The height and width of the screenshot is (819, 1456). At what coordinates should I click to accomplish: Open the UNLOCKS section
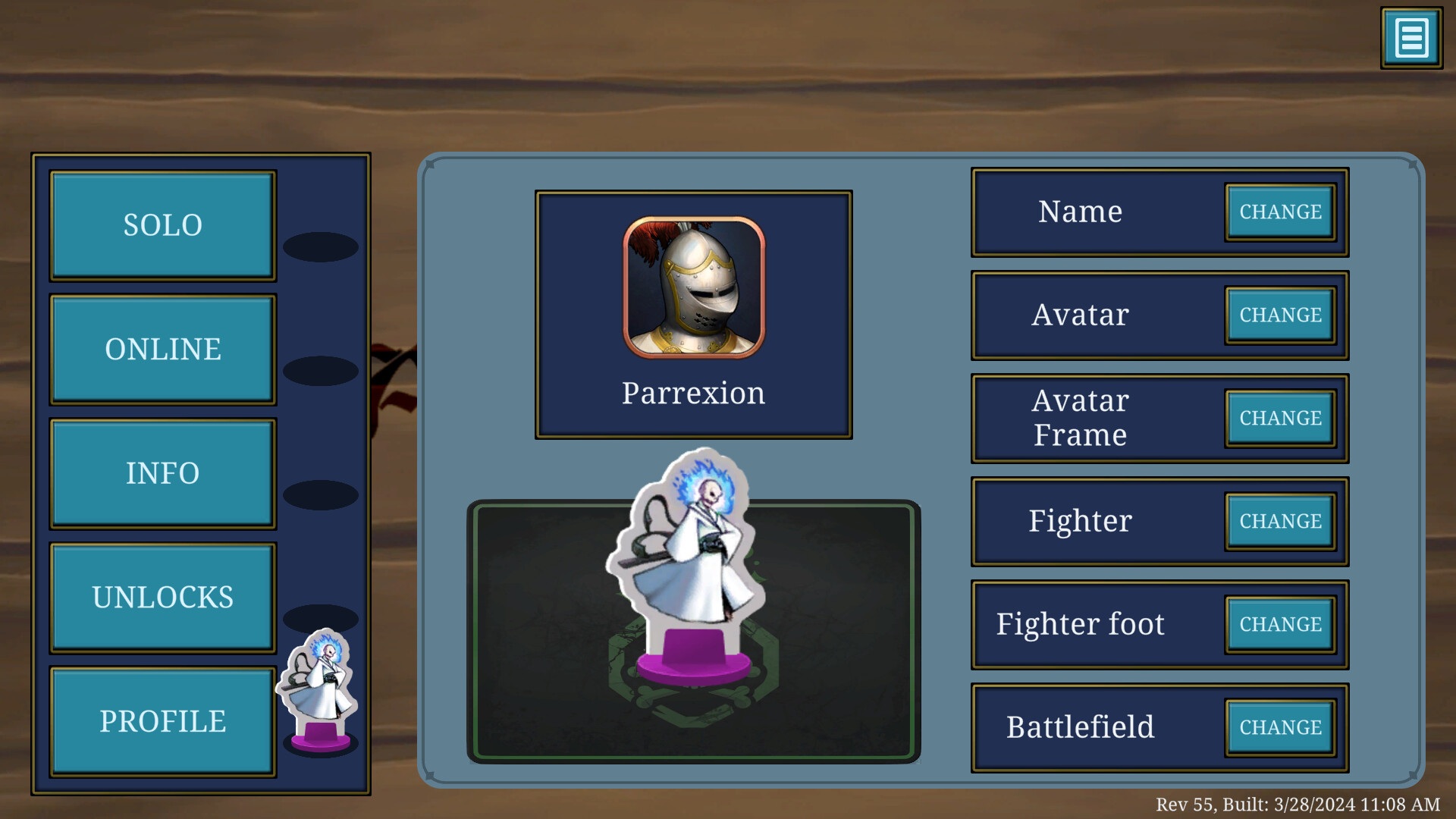162,598
